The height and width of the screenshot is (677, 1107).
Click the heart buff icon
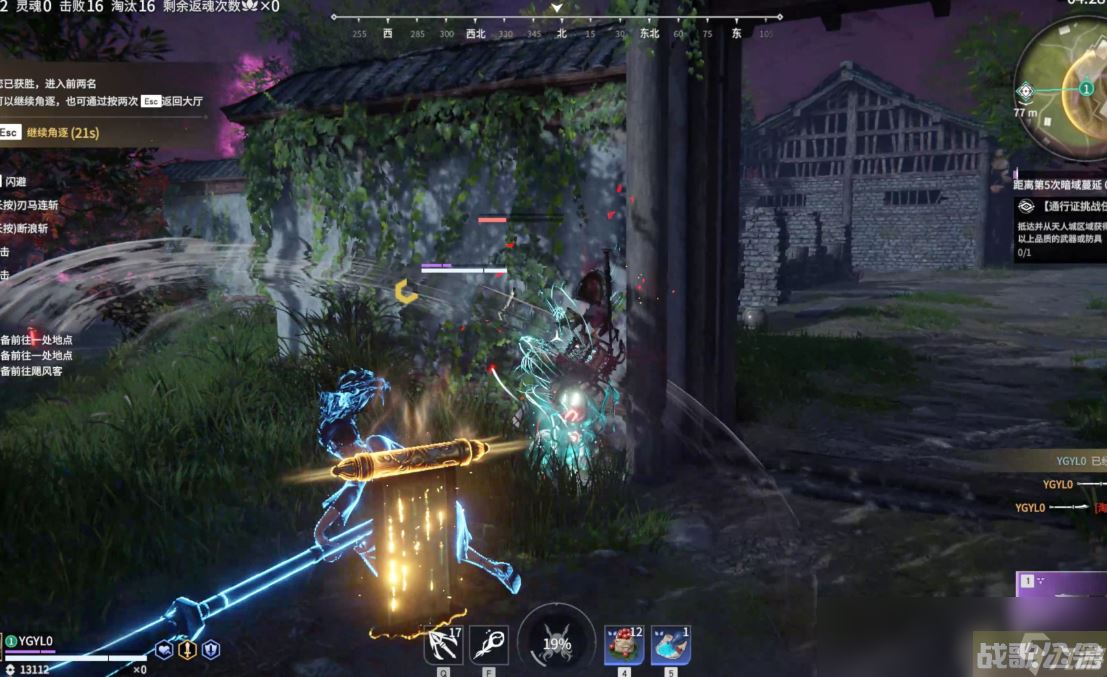pos(164,650)
